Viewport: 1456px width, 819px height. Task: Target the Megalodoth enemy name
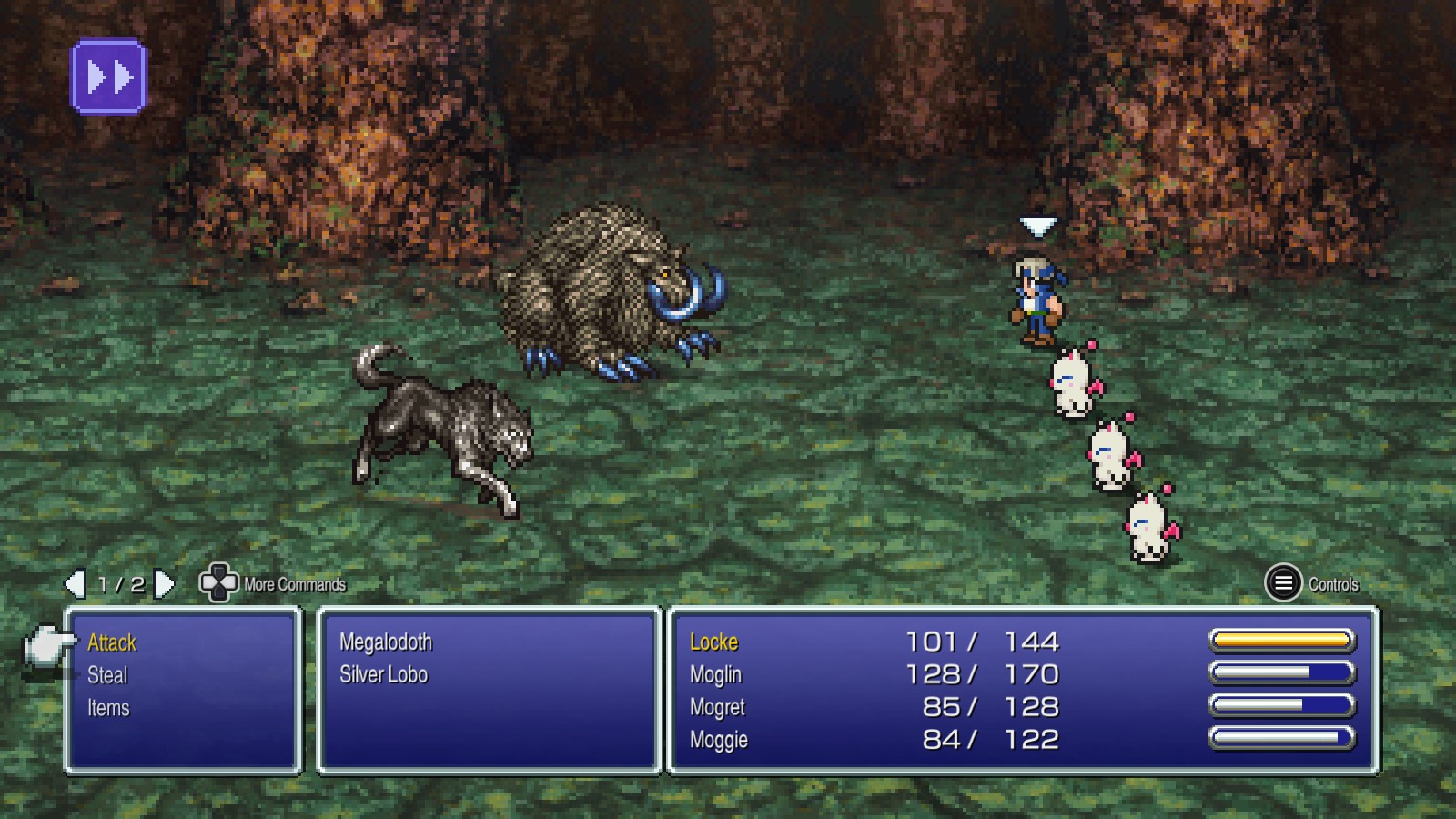point(386,642)
